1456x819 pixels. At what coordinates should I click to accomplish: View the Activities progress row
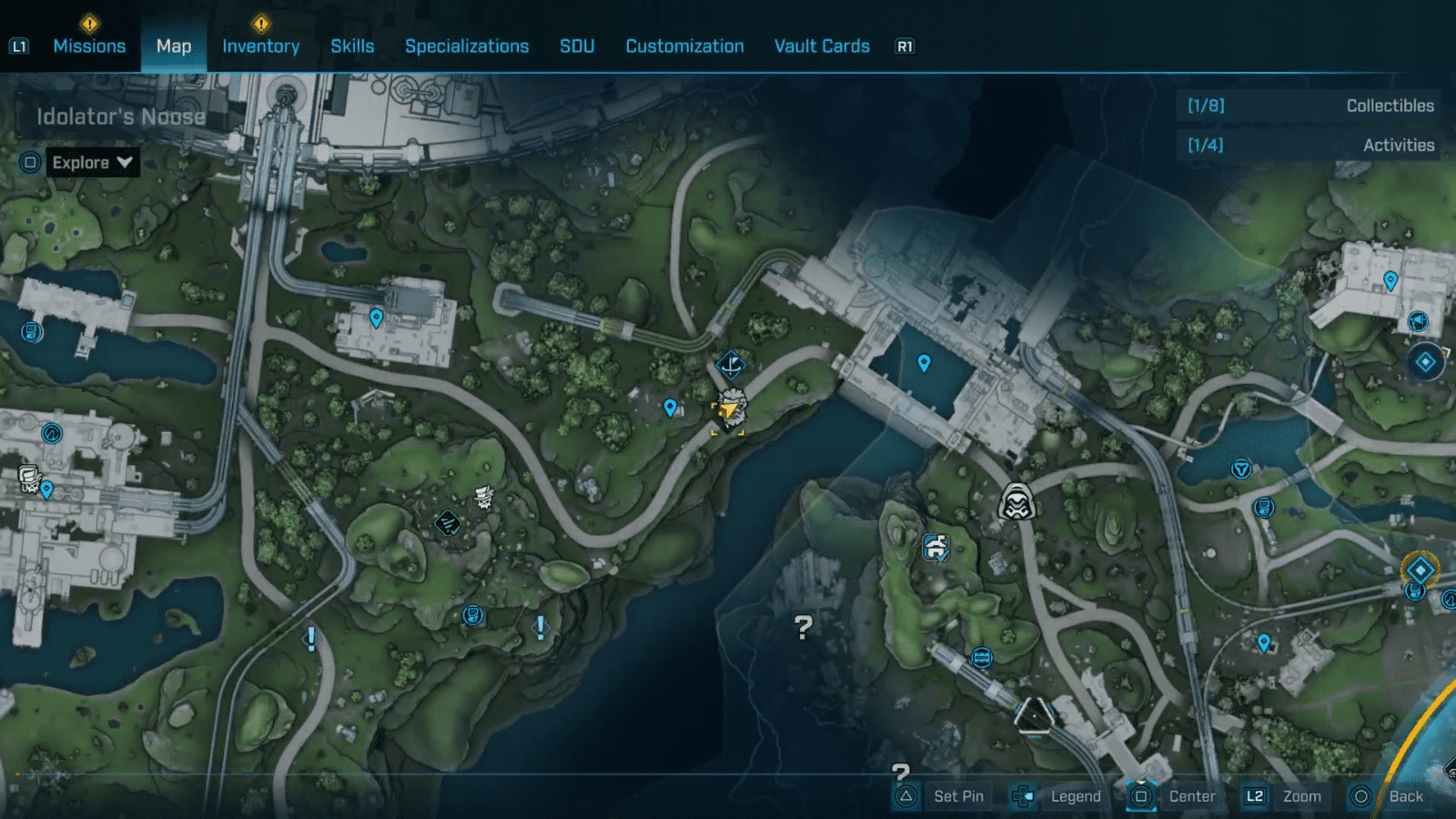(x=1310, y=145)
